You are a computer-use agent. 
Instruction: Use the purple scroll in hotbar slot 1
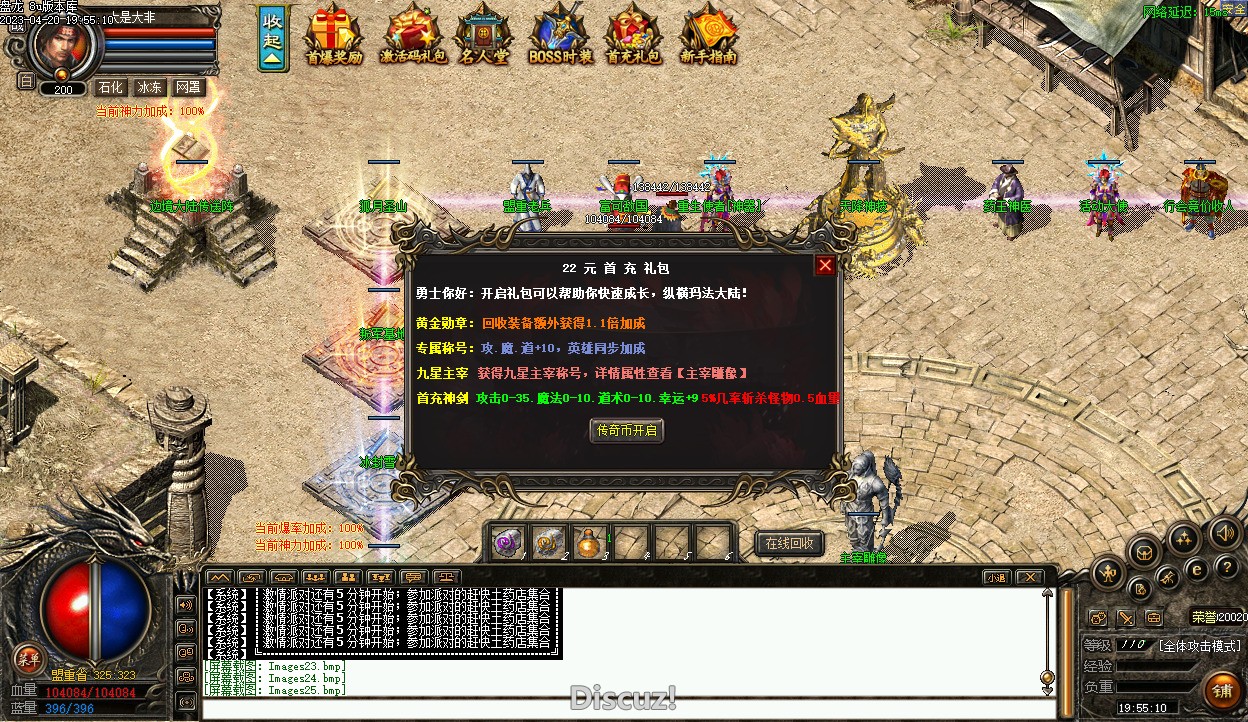(509, 542)
